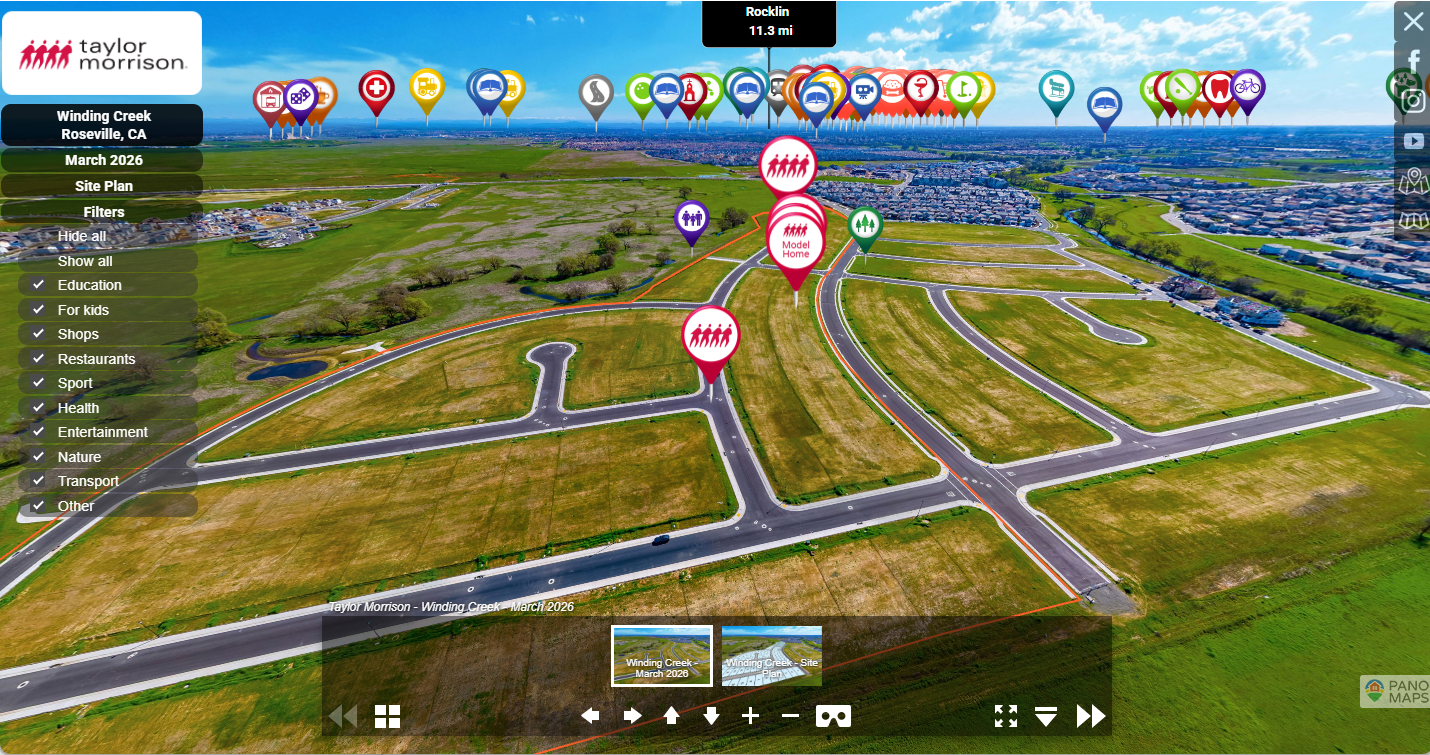Enter fullscreen view

coord(1006,716)
